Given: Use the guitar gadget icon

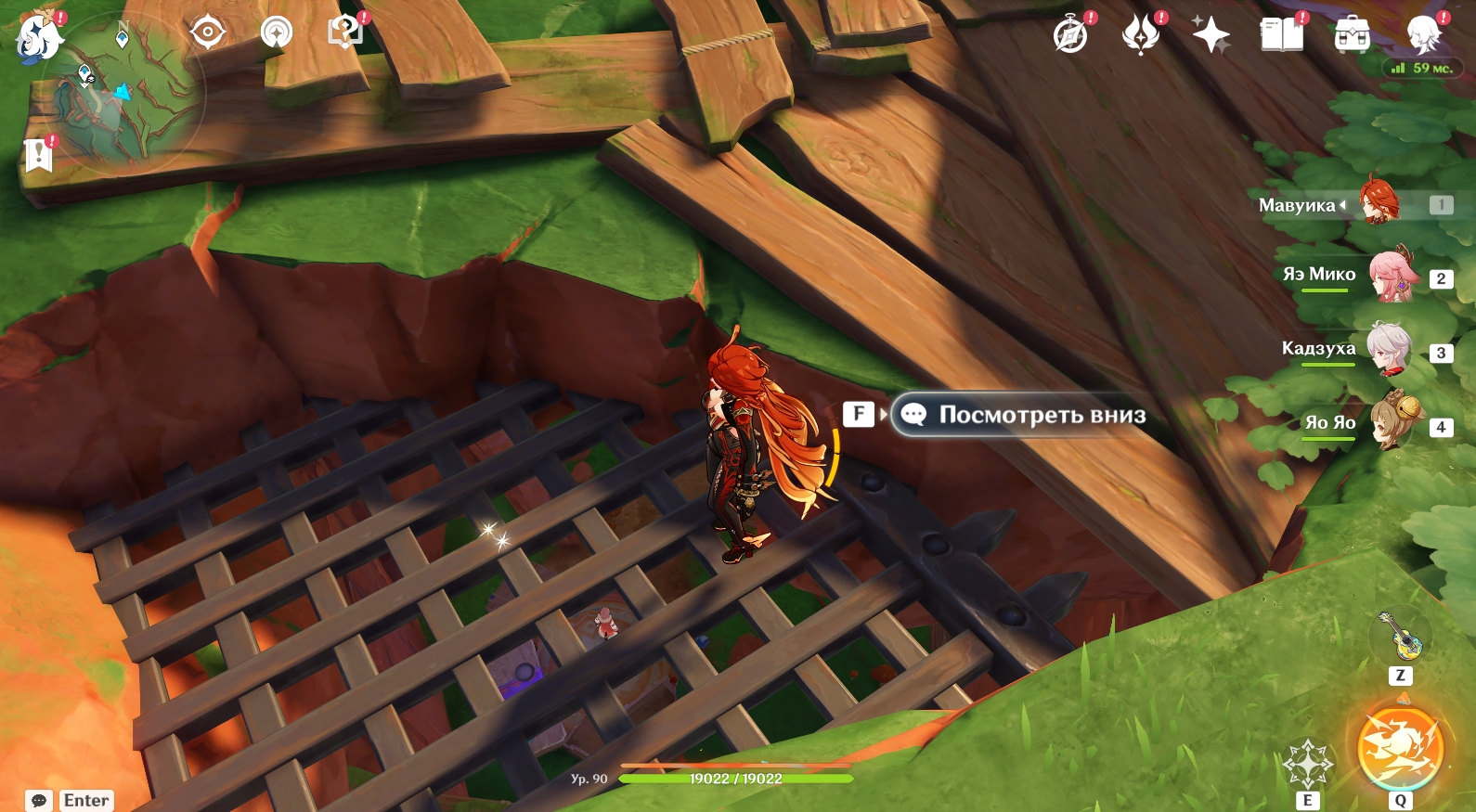Looking at the screenshot, I should click(x=1400, y=635).
